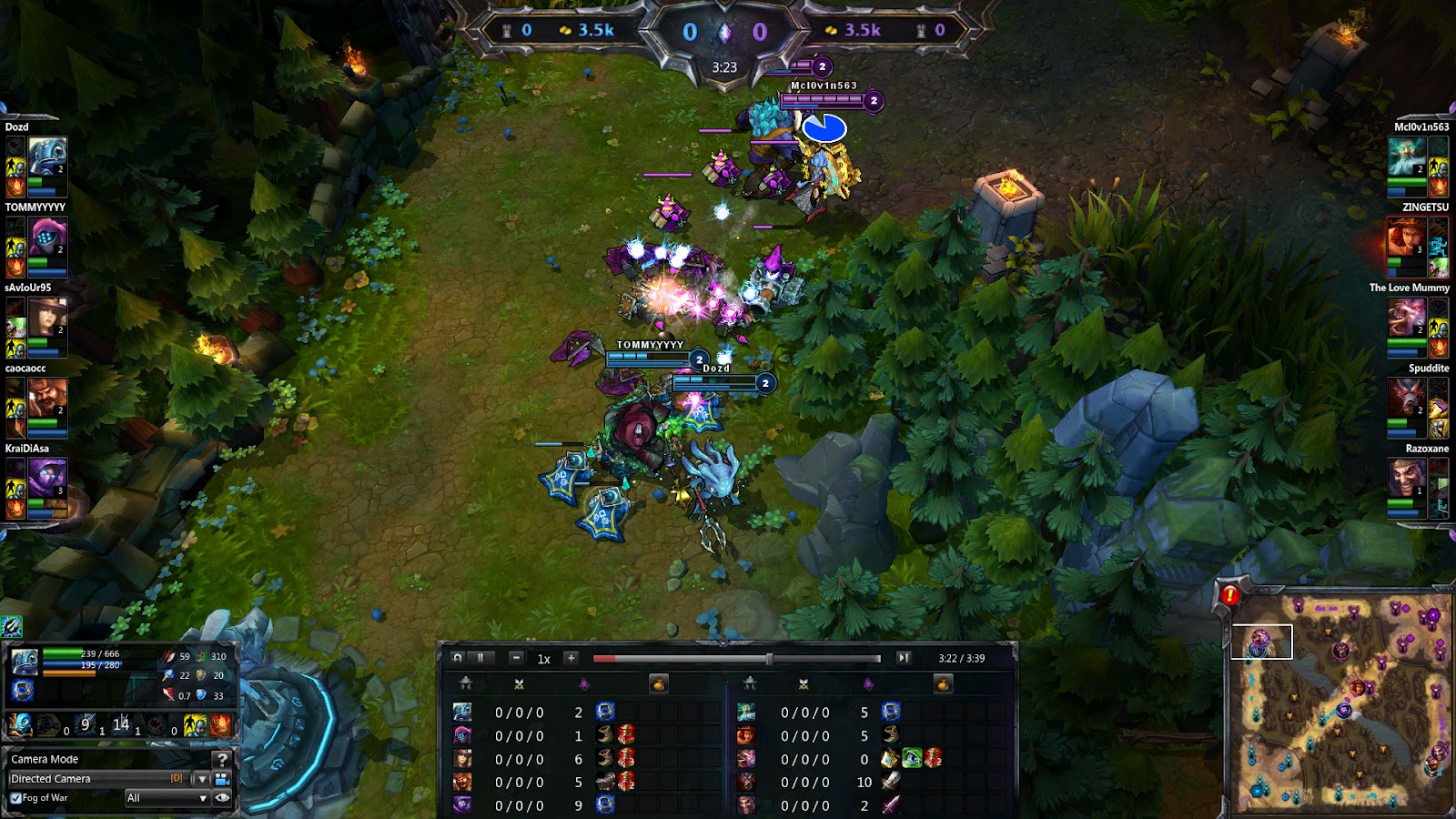Click the attack damage sword stat icon
Image resolution: width=1456 pixels, height=819 pixels.
click(x=167, y=656)
